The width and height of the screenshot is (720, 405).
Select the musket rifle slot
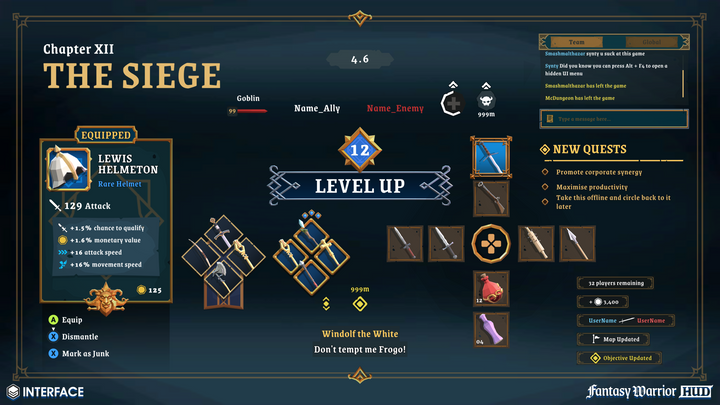point(490,199)
